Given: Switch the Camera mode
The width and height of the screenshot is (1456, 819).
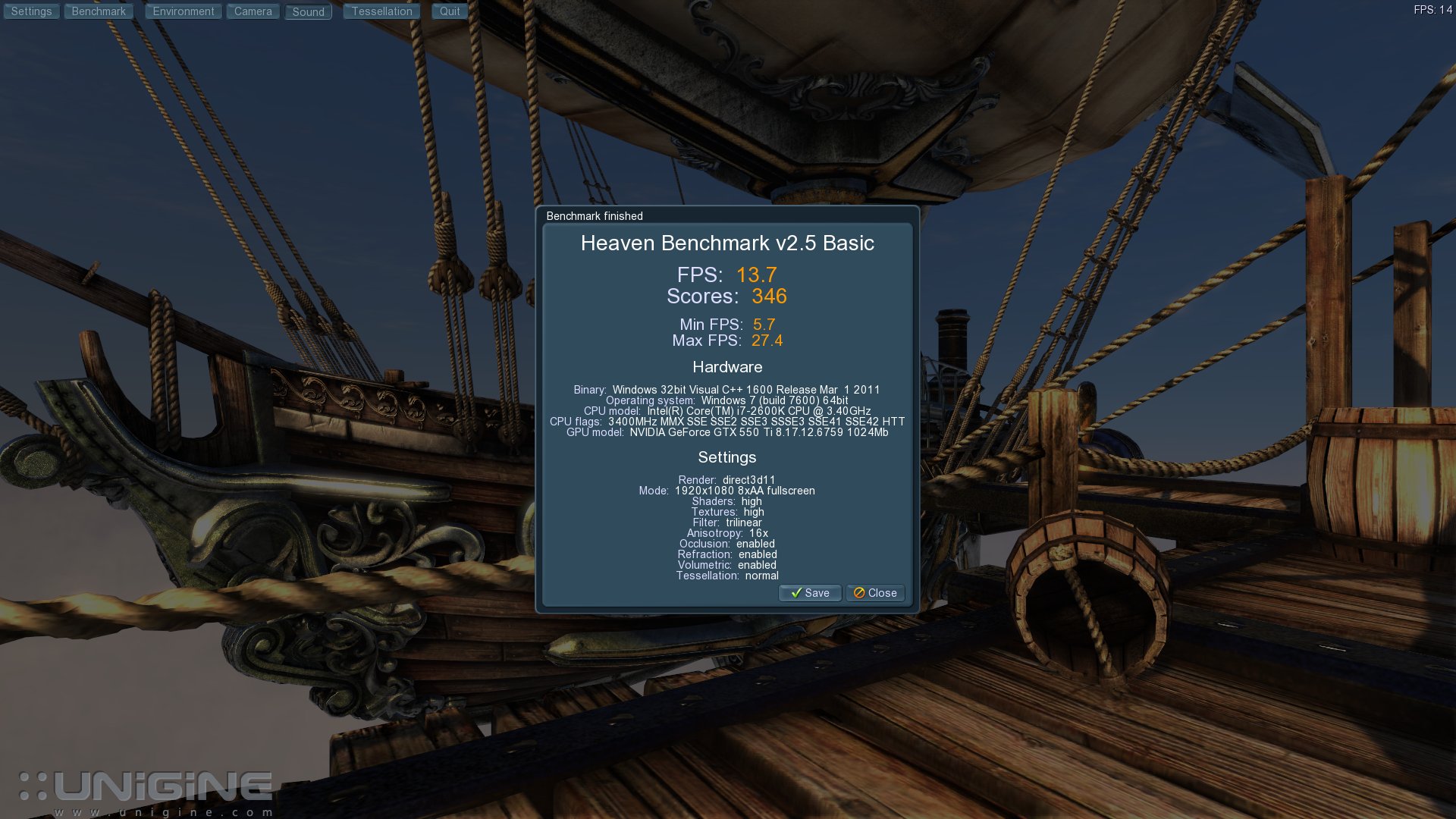Looking at the screenshot, I should 253,11.
